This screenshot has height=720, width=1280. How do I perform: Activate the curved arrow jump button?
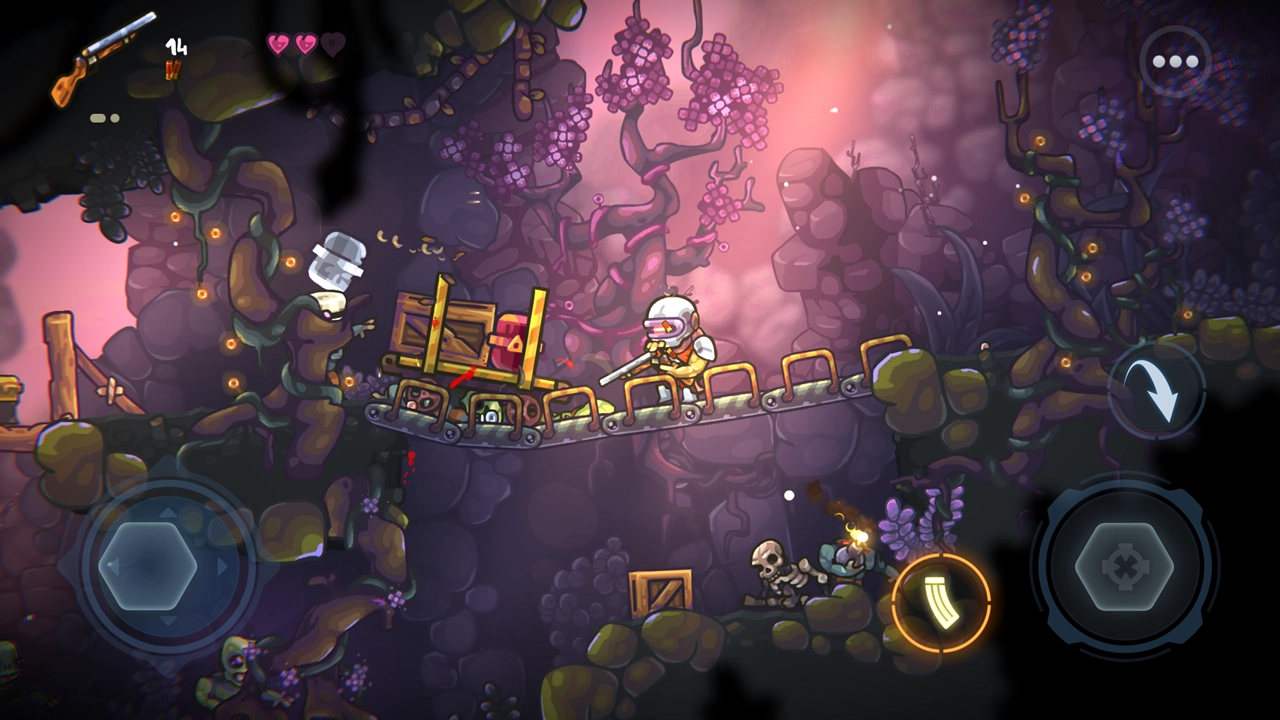tap(1157, 390)
